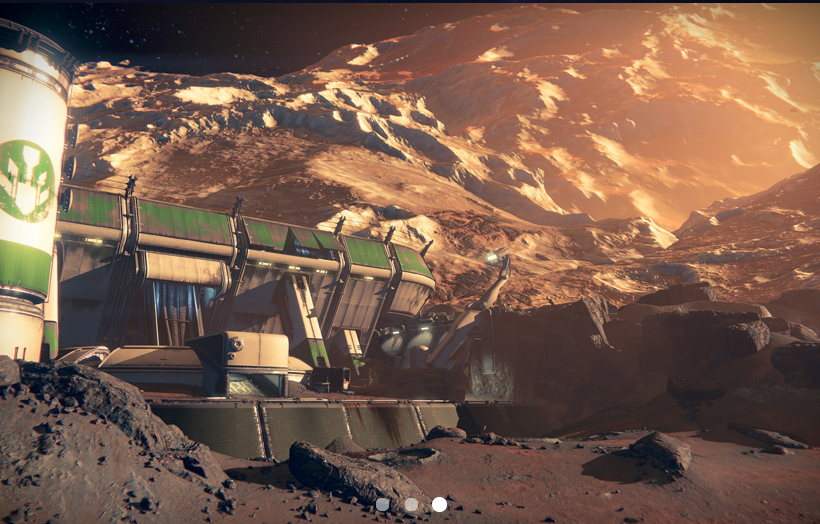Click the active third carousel dot
This screenshot has width=820, height=524.
coord(439,504)
